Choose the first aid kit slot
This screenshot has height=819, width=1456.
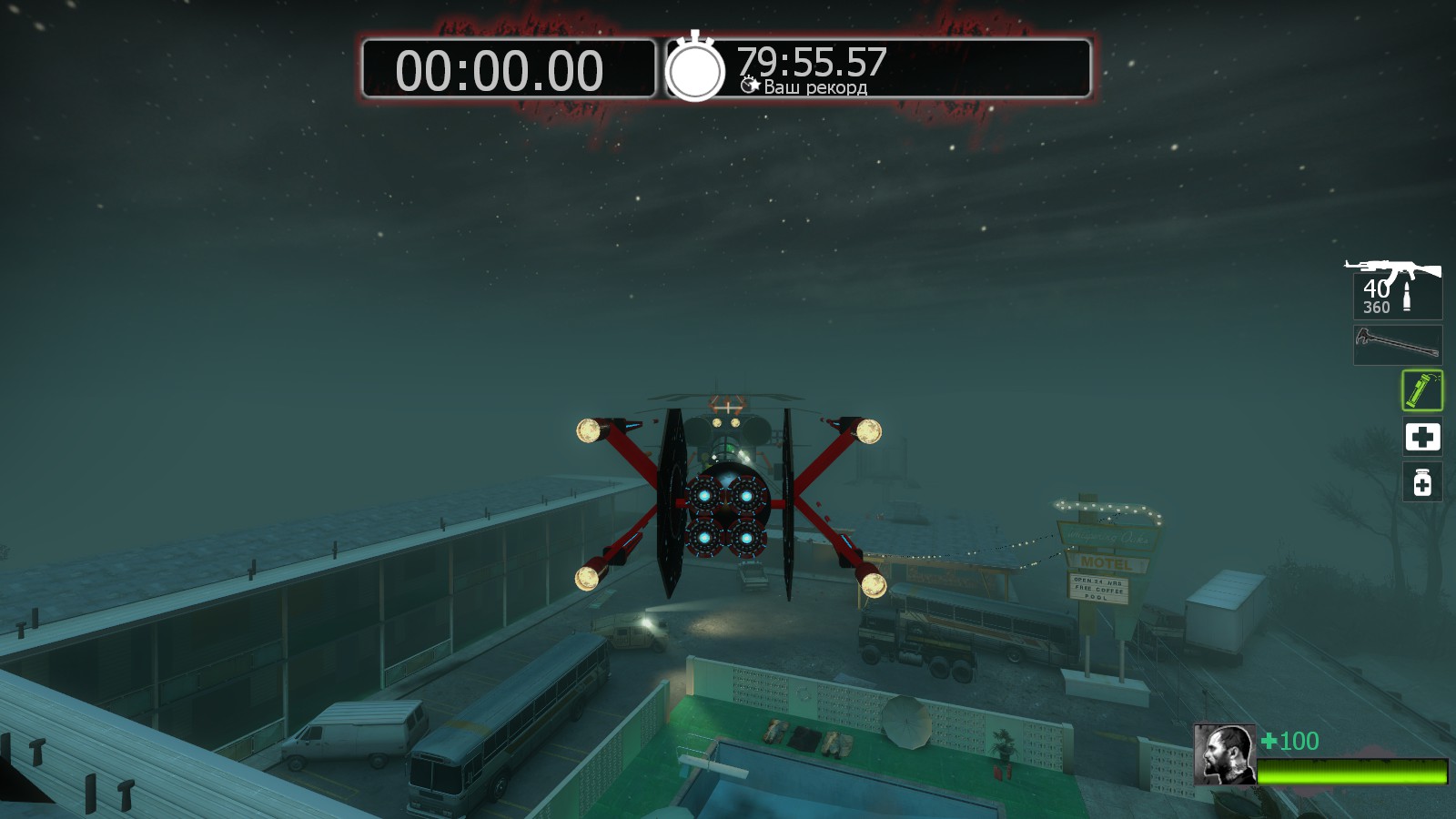tap(1421, 437)
